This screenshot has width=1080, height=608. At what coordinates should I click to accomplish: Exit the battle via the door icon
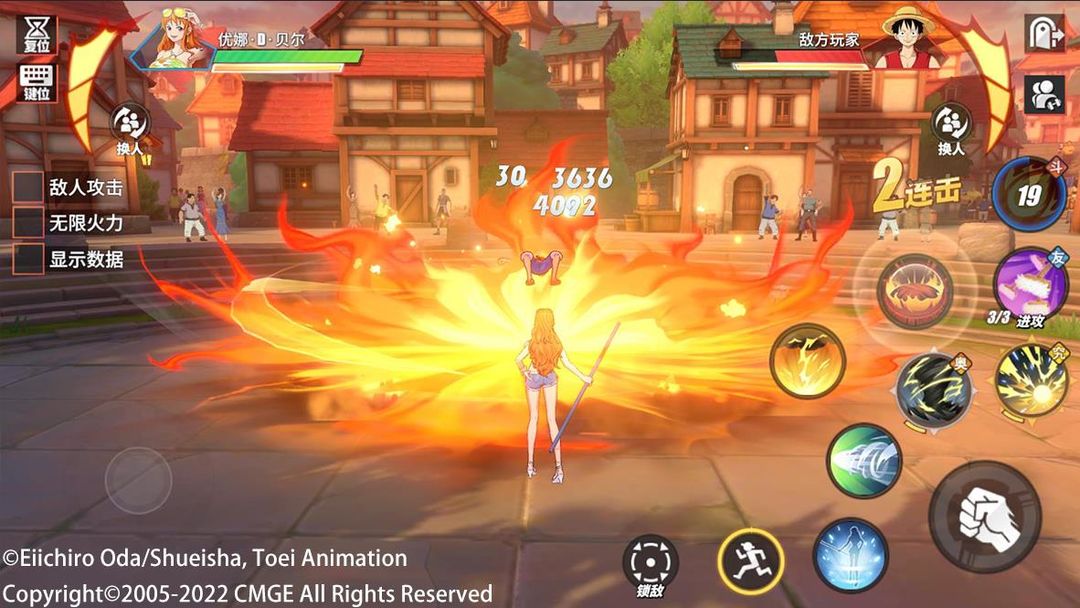(x=1044, y=33)
